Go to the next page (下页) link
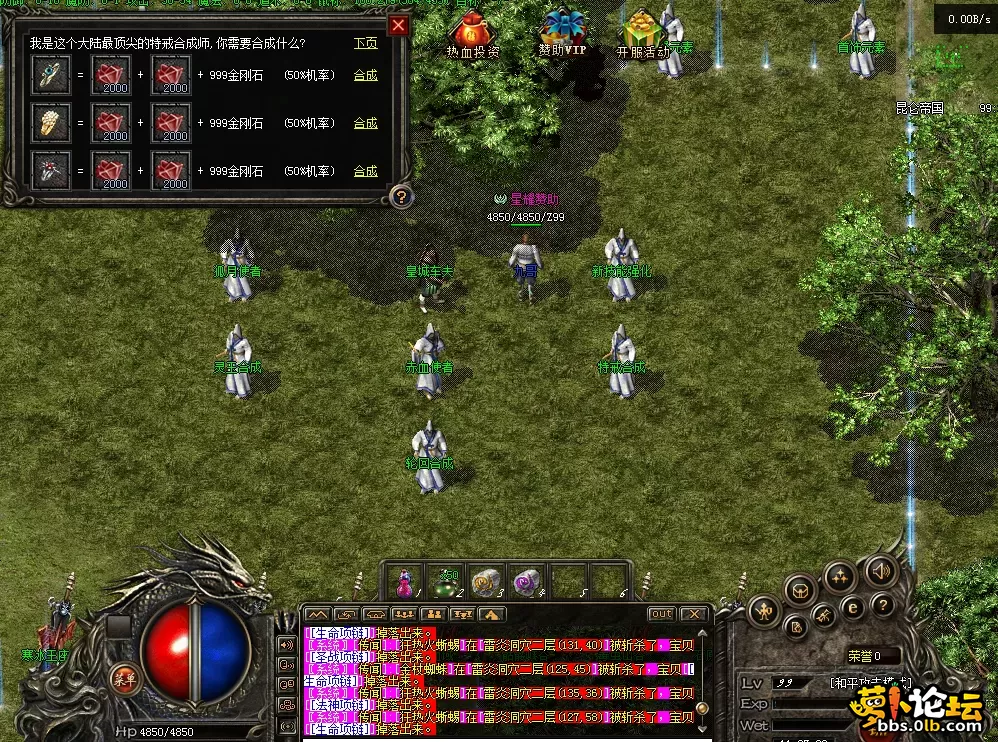Image resolution: width=998 pixels, height=742 pixels. (x=366, y=44)
